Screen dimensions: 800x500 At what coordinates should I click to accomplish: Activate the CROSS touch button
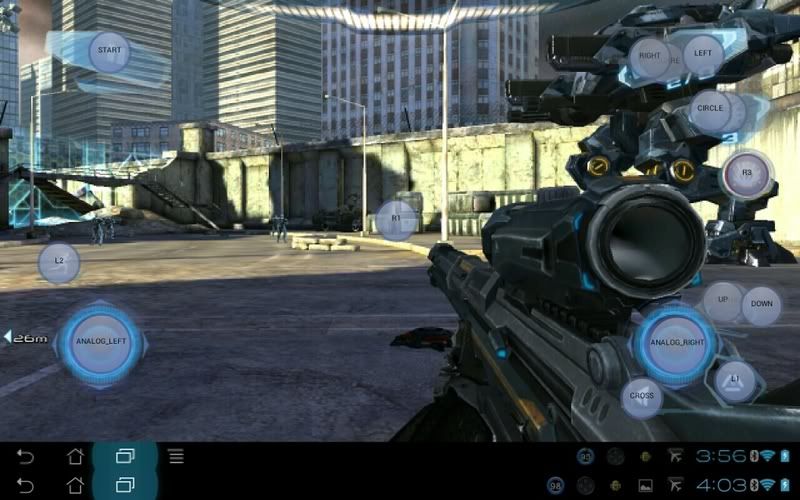coord(642,397)
